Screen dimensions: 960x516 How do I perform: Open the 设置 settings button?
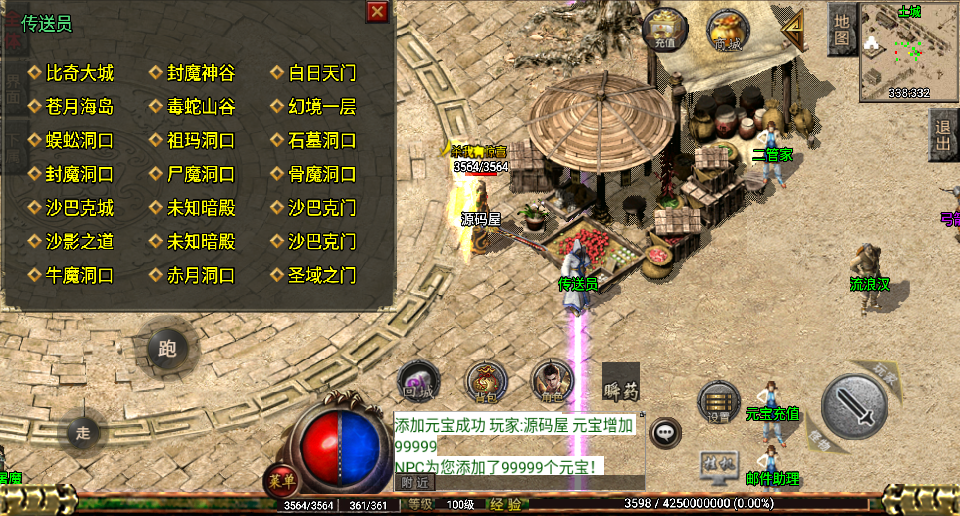coord(718,401)
